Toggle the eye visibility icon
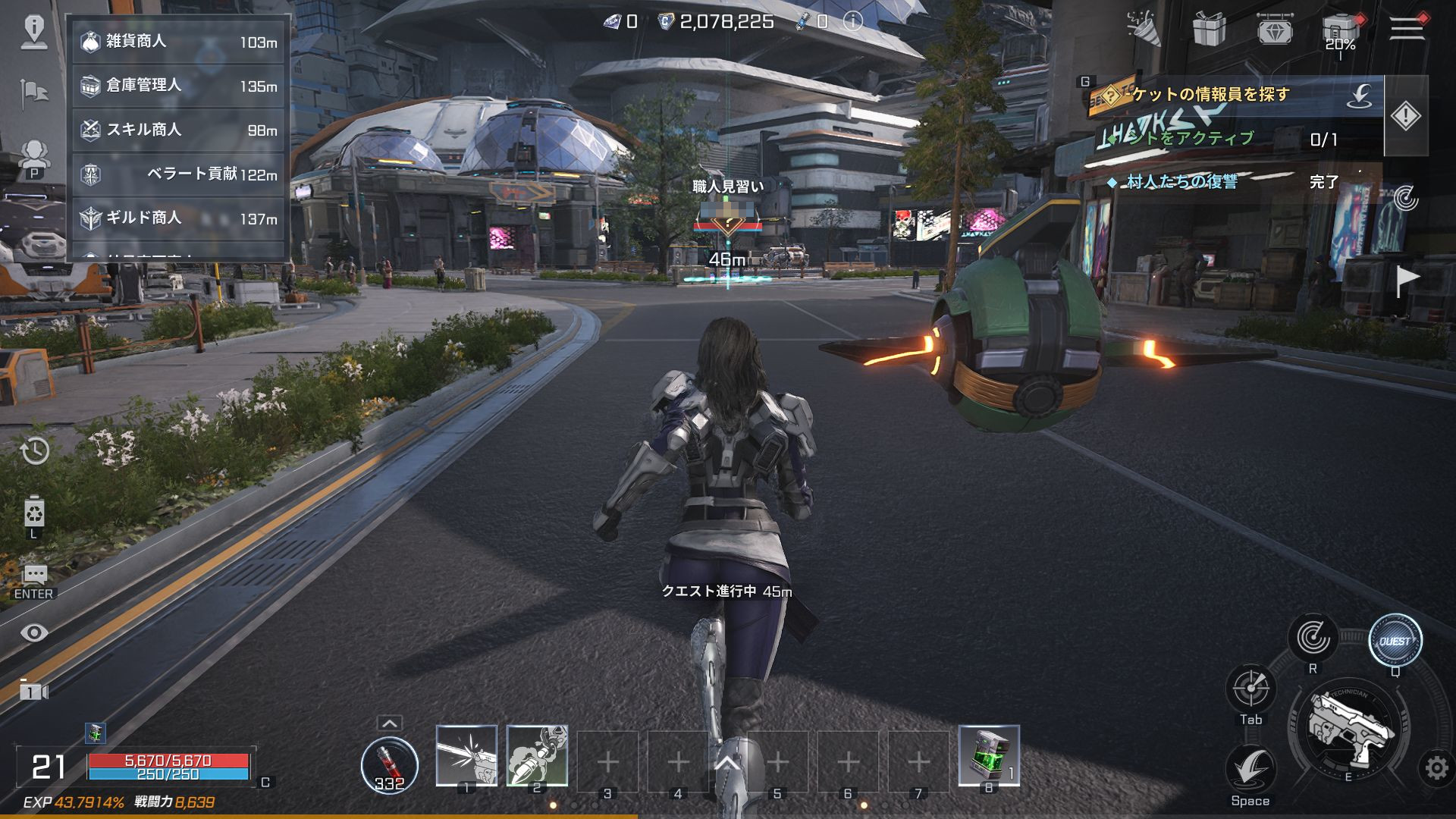The height and width of the screenshot is (819, 1456). pos(35,632)
